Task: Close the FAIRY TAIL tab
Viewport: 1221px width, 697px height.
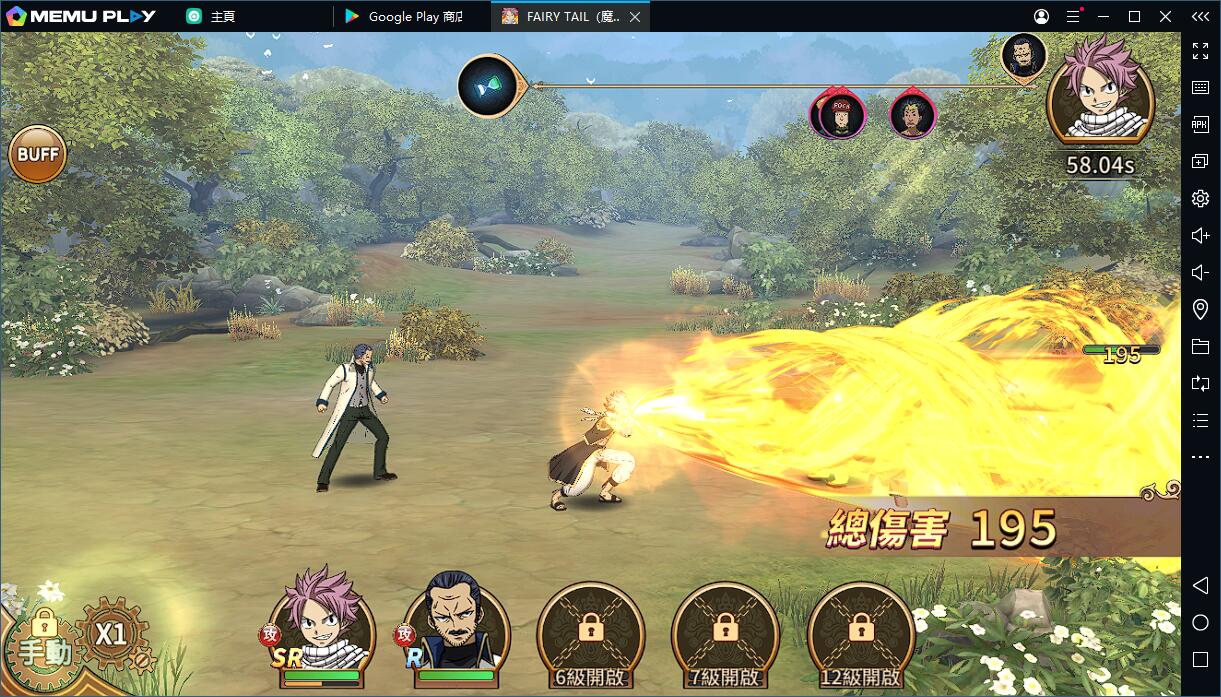Action: (x=635, y=17)
